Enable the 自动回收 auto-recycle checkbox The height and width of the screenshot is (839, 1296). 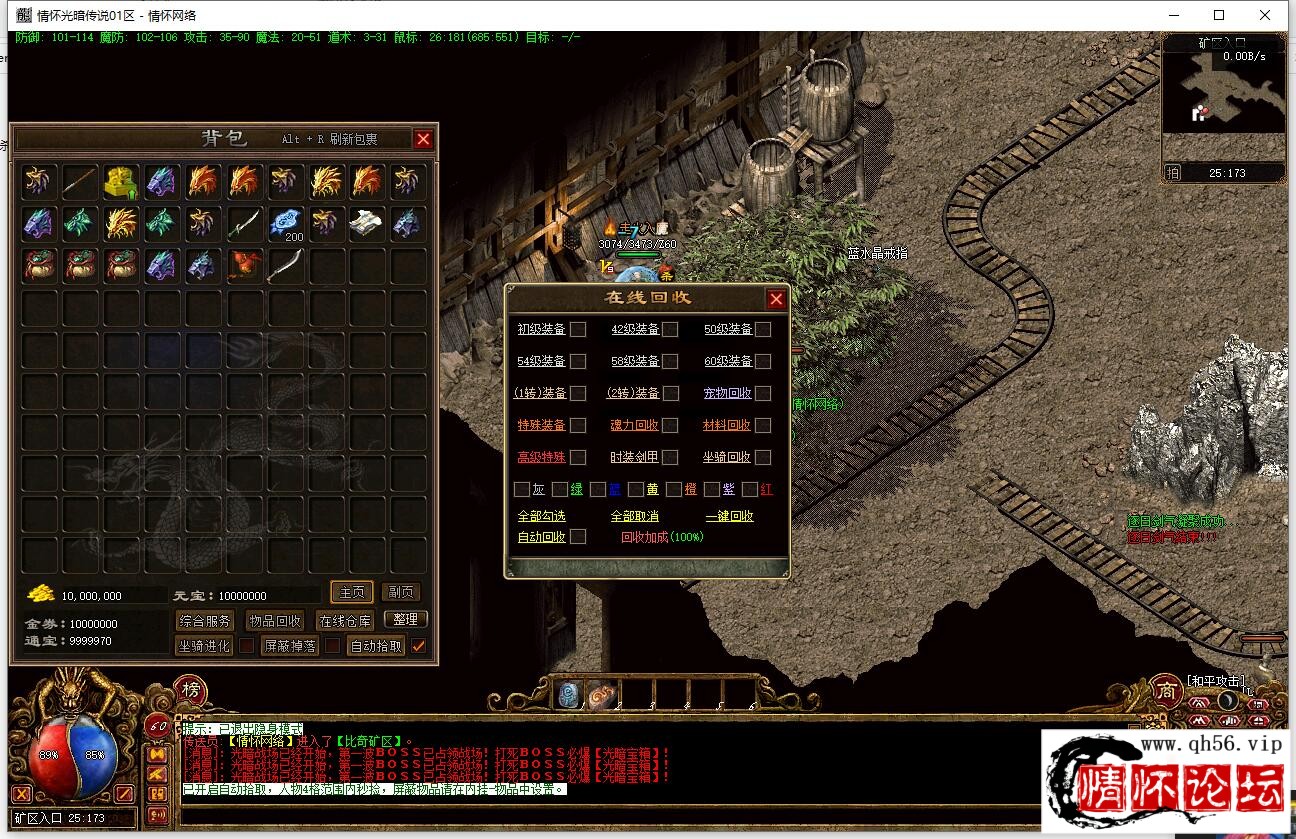[578, 537]
